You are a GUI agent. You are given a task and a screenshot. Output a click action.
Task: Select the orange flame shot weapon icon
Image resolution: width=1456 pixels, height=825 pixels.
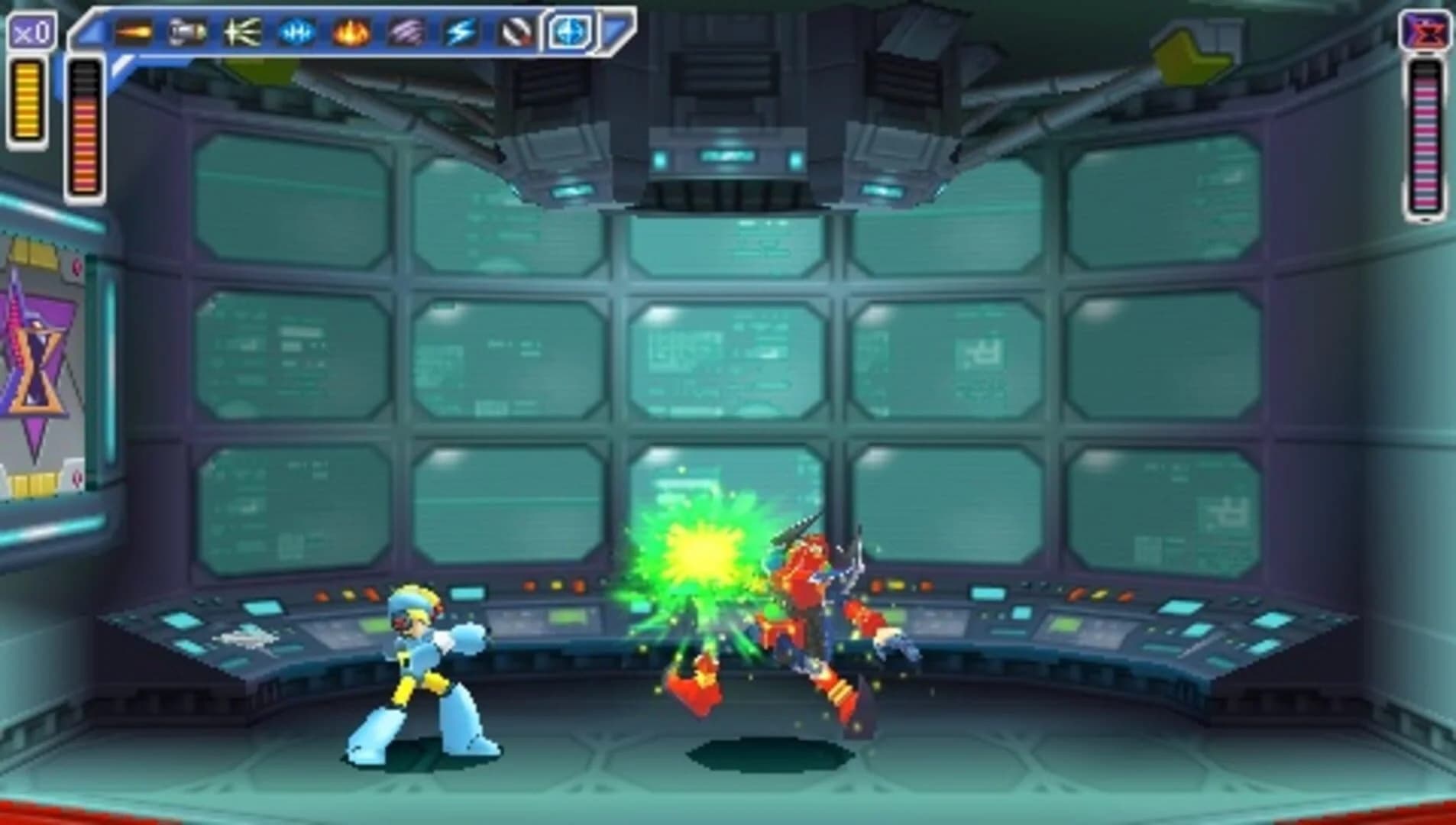pyautogui.click(x=134, y=32)
